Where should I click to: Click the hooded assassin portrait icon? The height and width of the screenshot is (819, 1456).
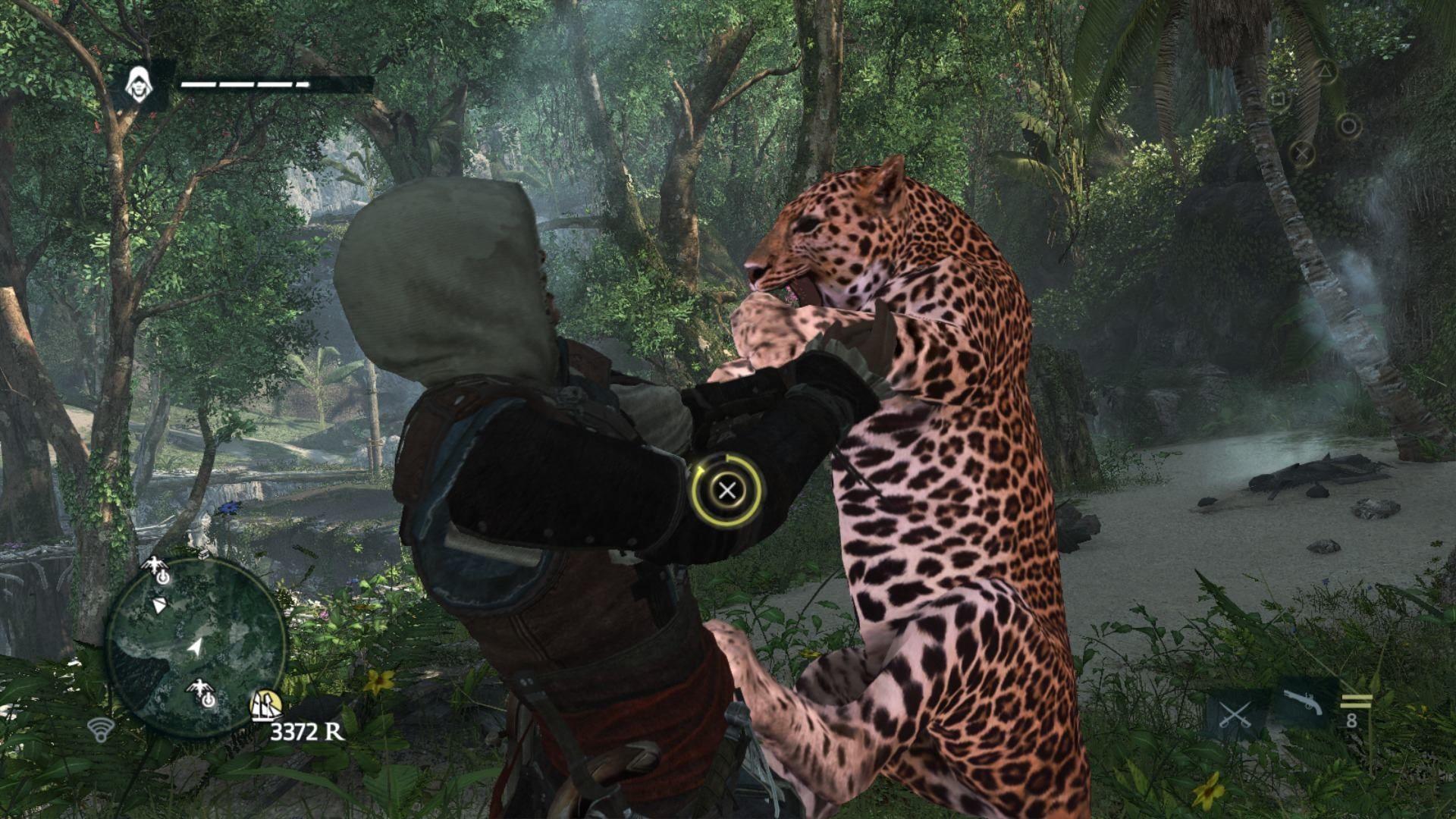click(138, 82)
